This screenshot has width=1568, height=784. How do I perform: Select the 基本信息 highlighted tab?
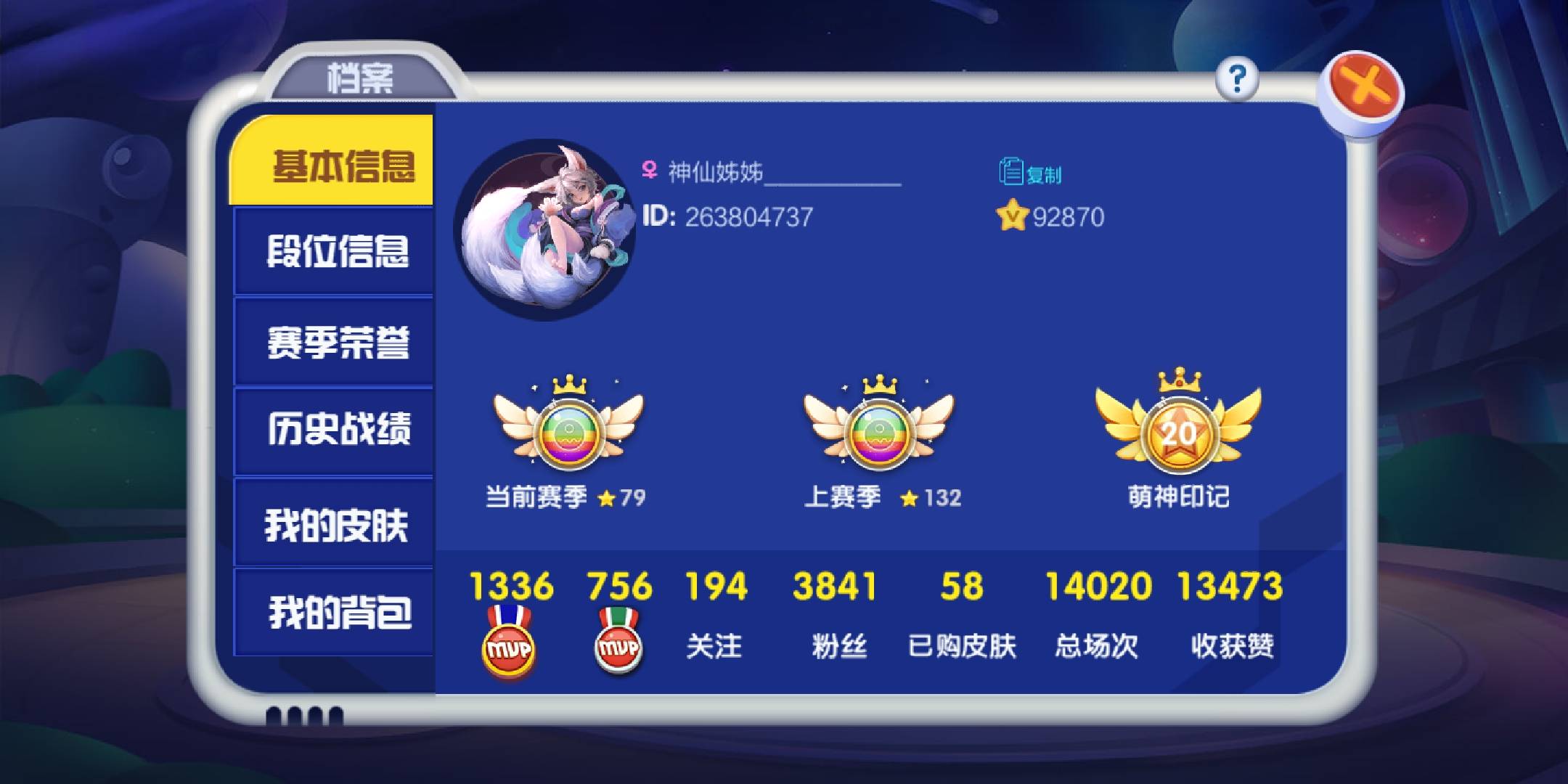point(341,167)
